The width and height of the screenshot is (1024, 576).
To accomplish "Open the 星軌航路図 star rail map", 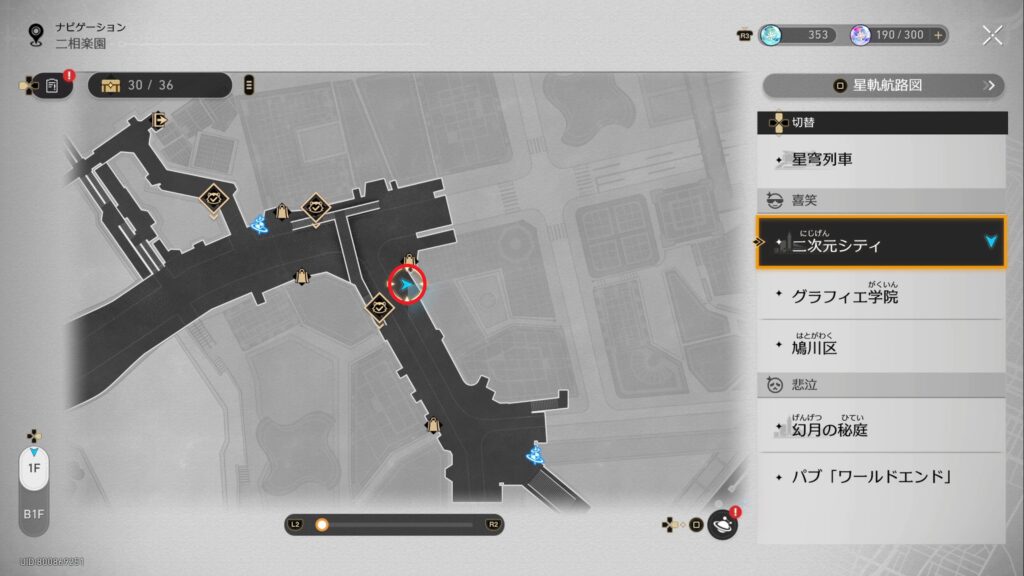I will pyautogui.click(x=882, y=86).
